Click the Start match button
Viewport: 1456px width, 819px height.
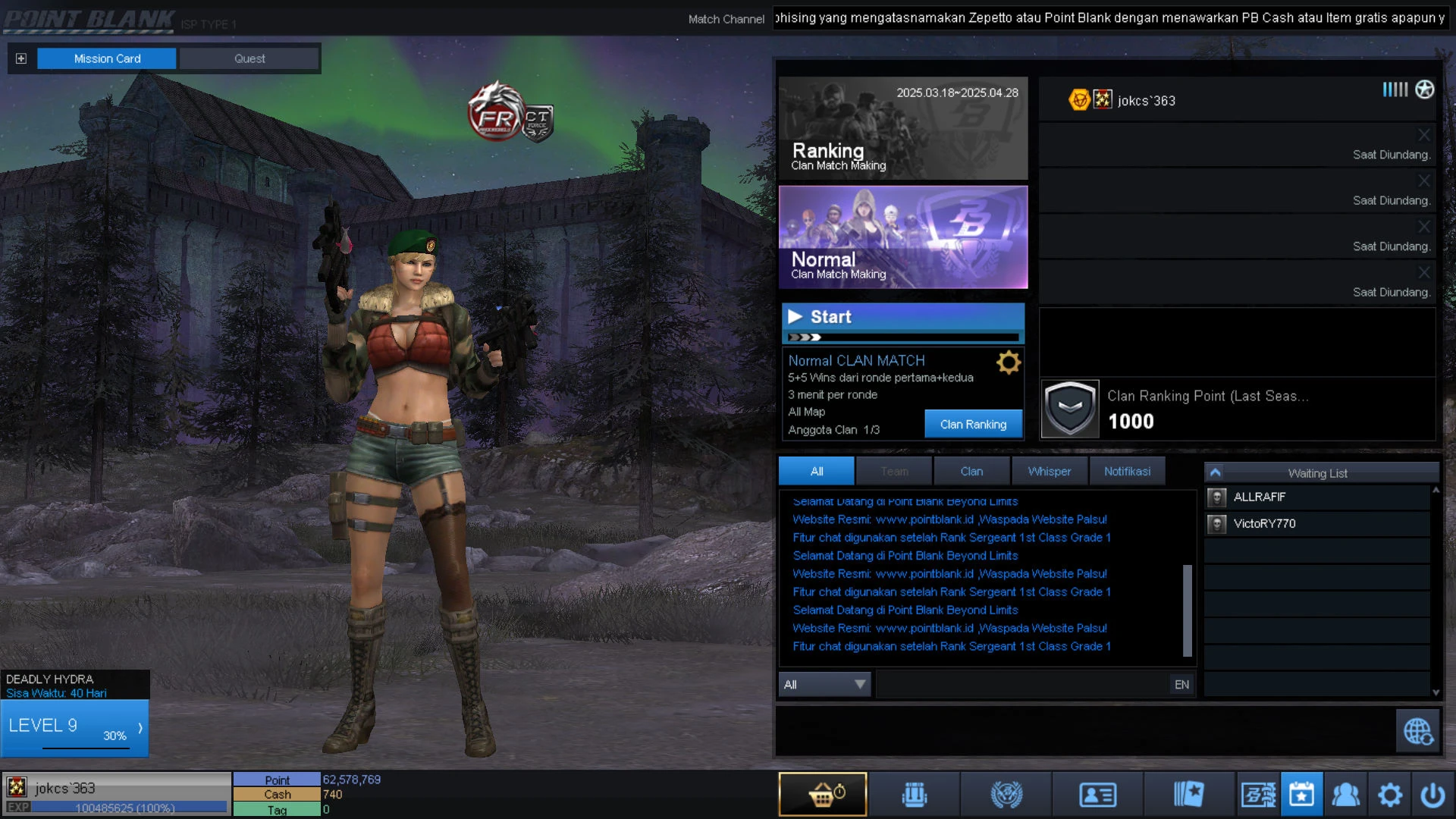[x=903, y=317]
